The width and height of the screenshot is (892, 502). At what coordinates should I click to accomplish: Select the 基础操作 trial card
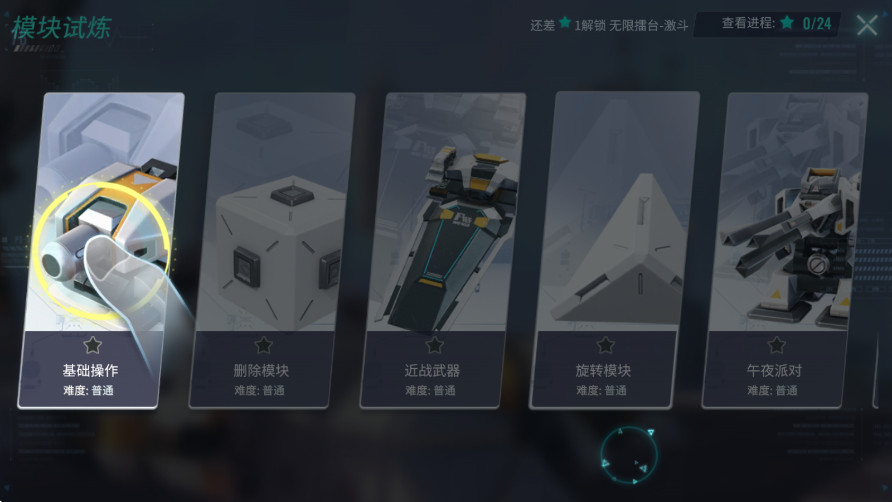100,250
